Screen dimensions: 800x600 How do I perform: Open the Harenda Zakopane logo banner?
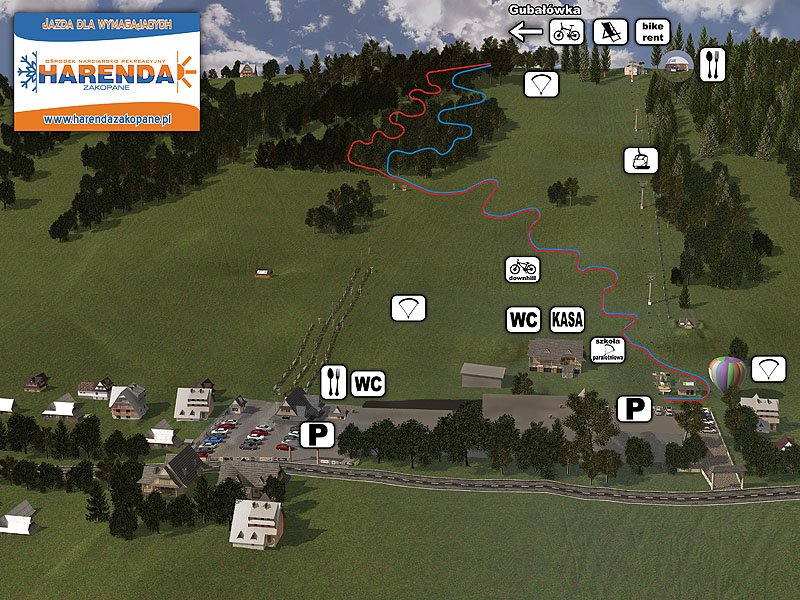pyautogui.click(x=106, y=70)
